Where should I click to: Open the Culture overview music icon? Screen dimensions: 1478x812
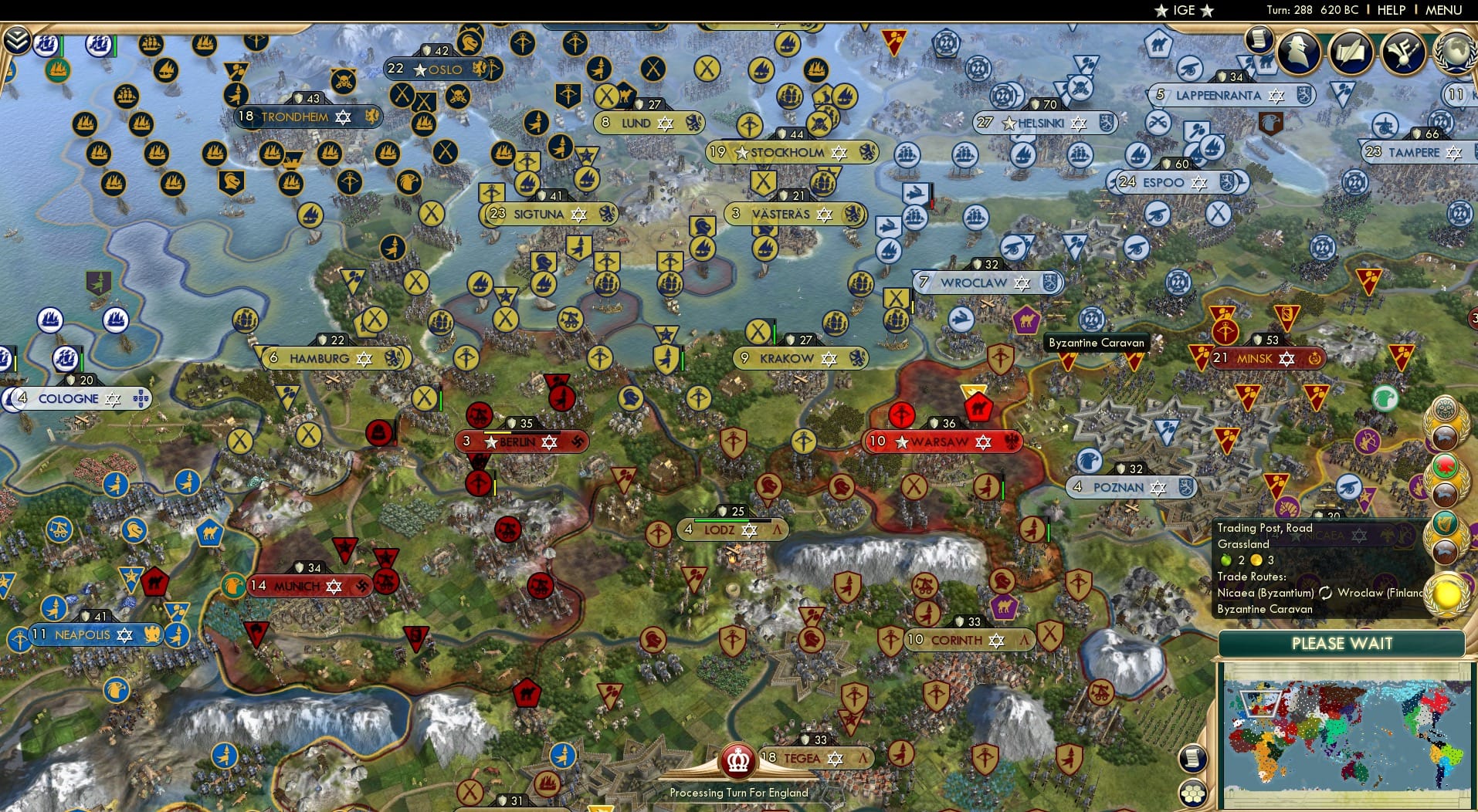[1402, 50]
